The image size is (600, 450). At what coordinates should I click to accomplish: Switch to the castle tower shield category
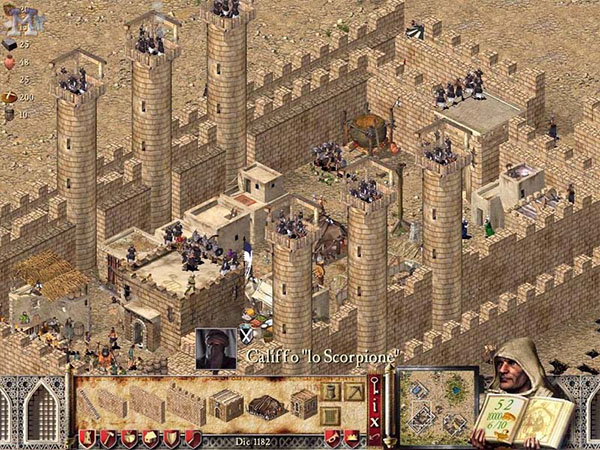click(x=86, y=438)
